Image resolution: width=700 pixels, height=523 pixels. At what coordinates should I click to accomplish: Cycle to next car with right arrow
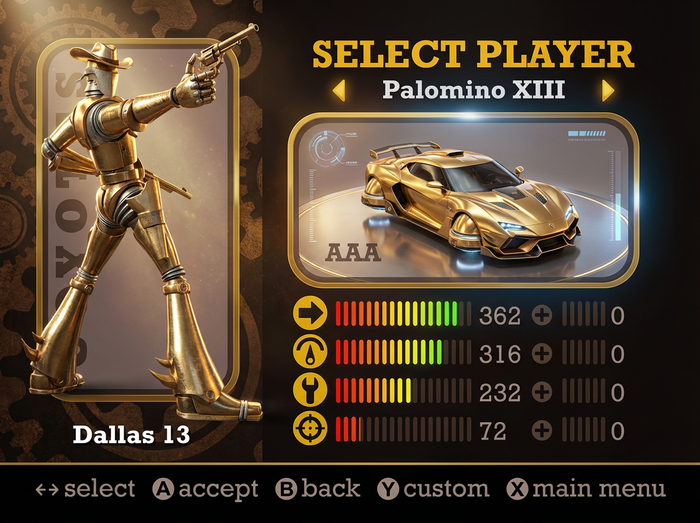pos(607,91)
